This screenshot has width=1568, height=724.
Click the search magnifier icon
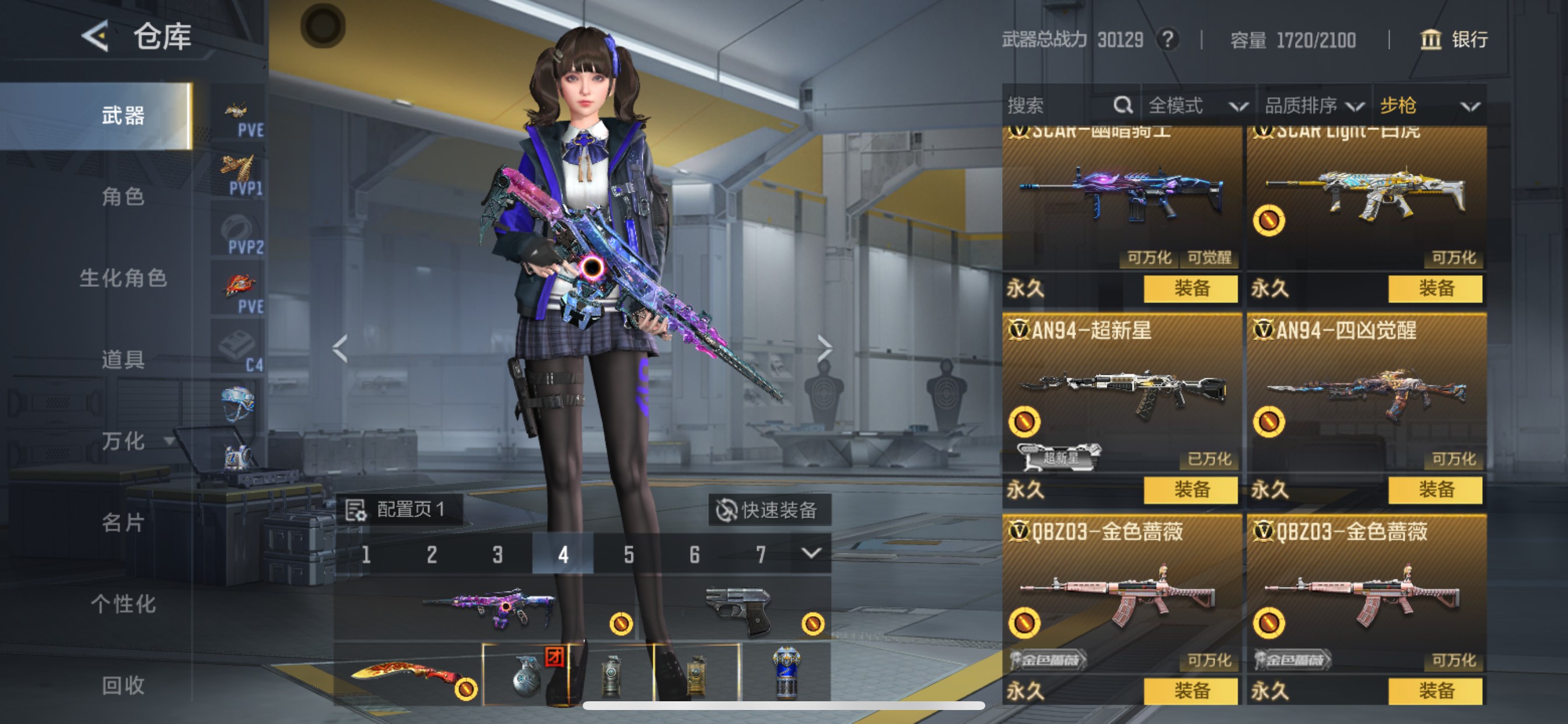click(1122, 106)
